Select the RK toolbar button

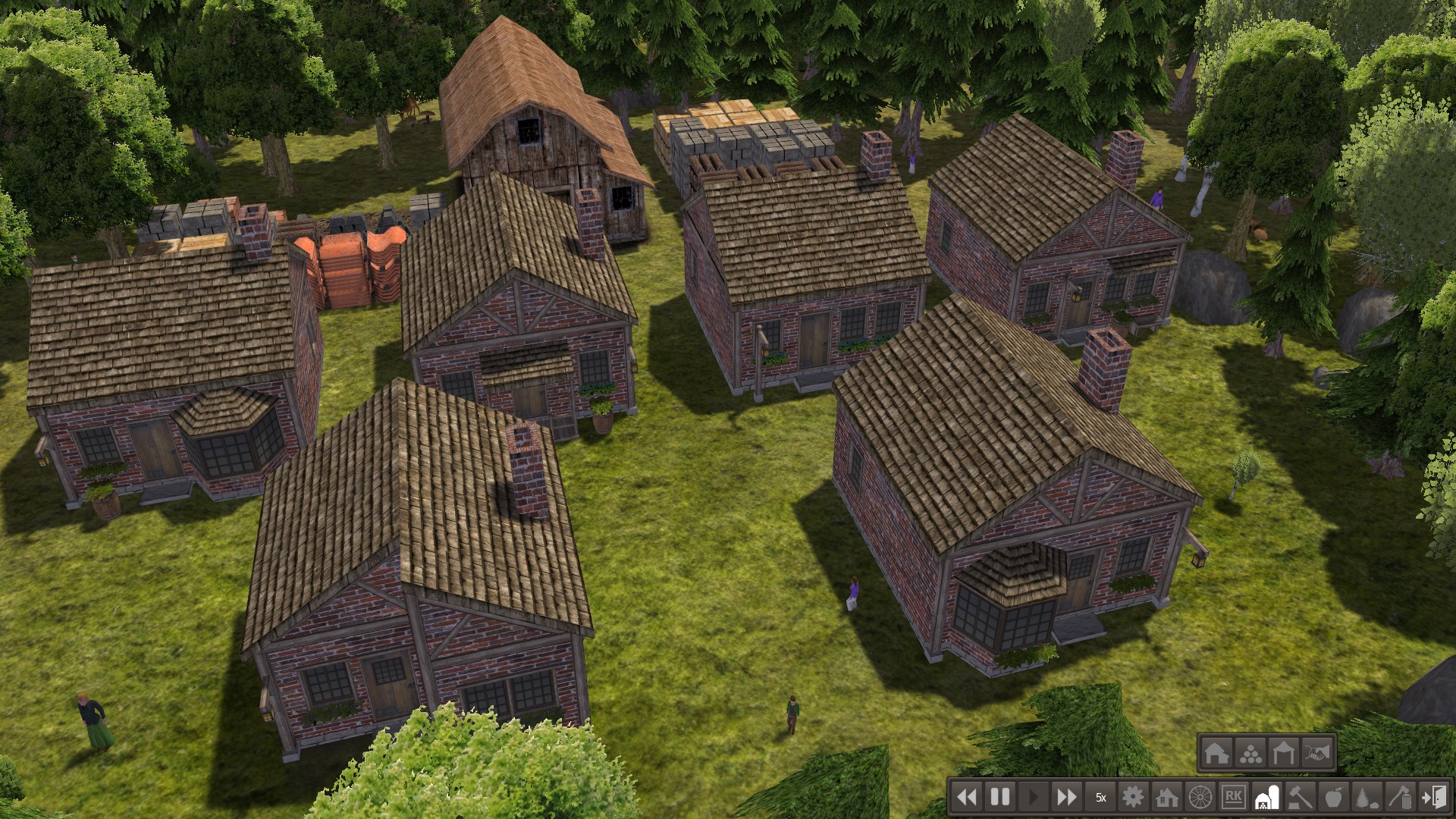point(1233,797)
